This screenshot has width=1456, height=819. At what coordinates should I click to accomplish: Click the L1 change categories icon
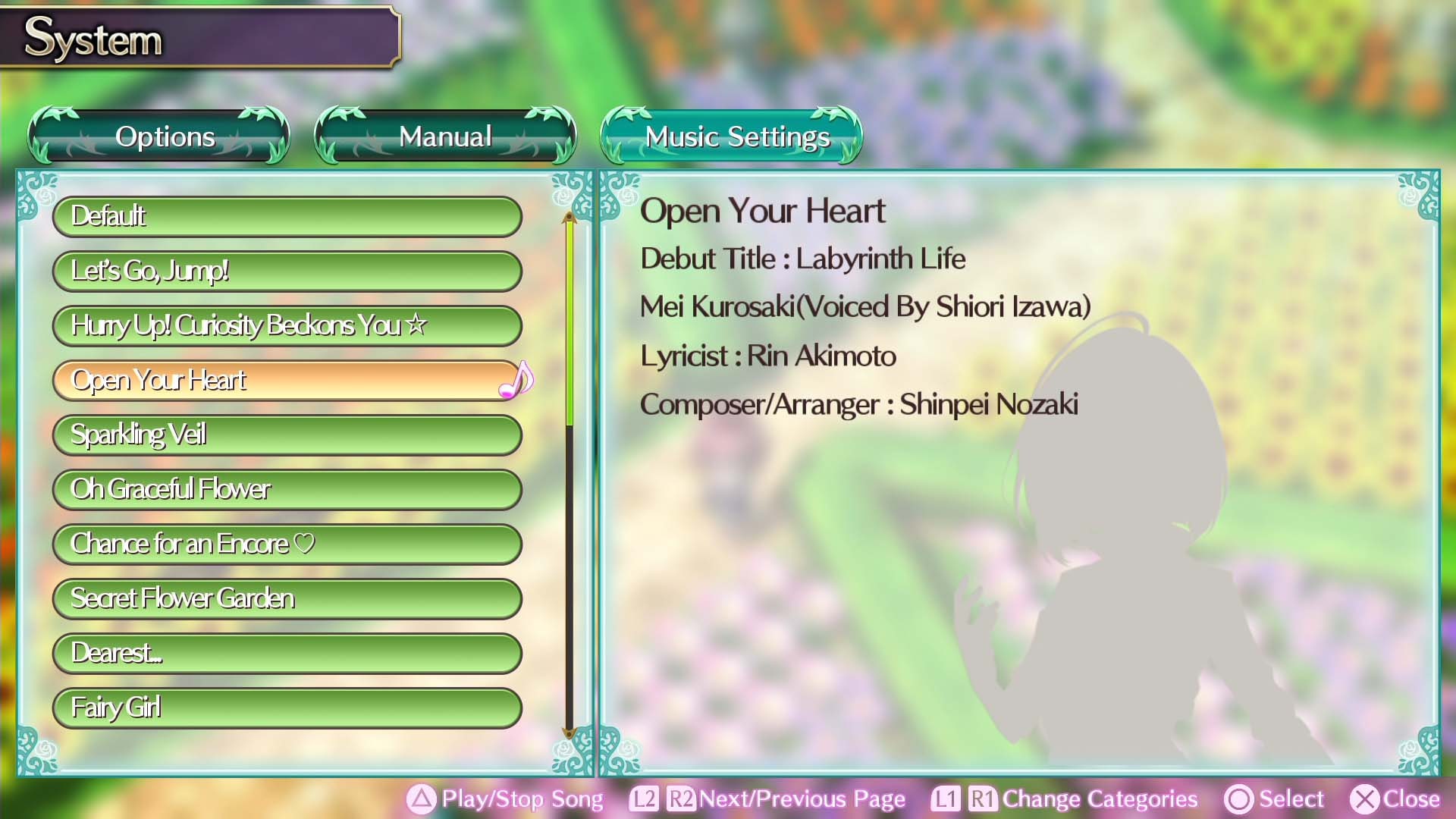pyautogui.click(x=945, y=799)
